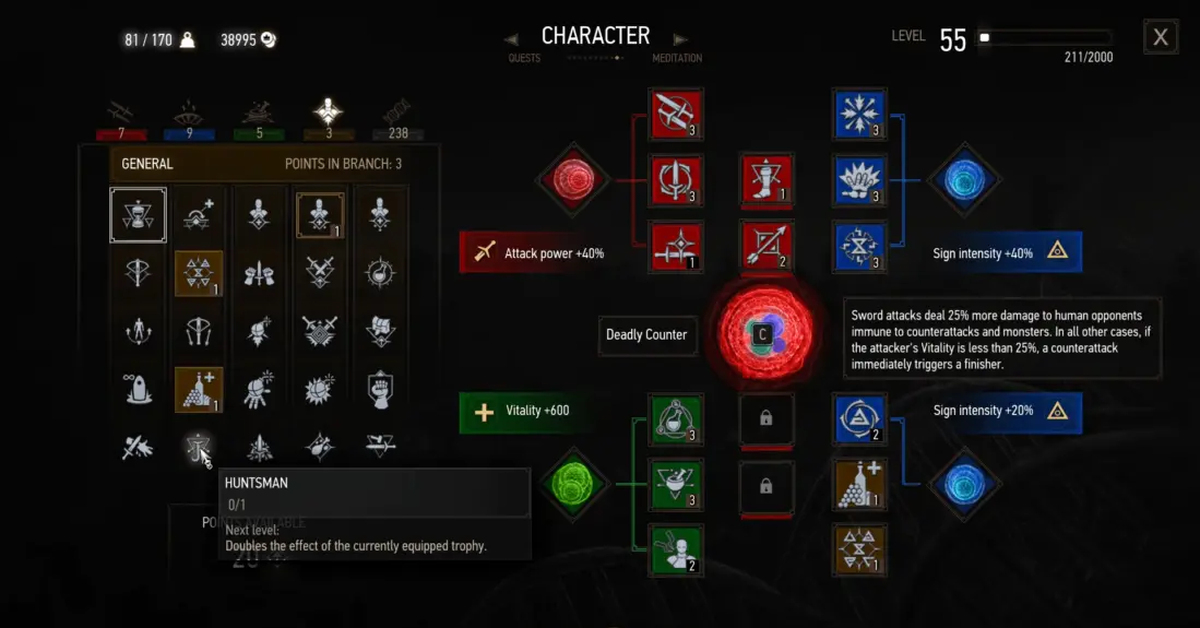
Task: Select the equipped blue triangle-in-circle sign skill
Action: [x=859, y=420]
